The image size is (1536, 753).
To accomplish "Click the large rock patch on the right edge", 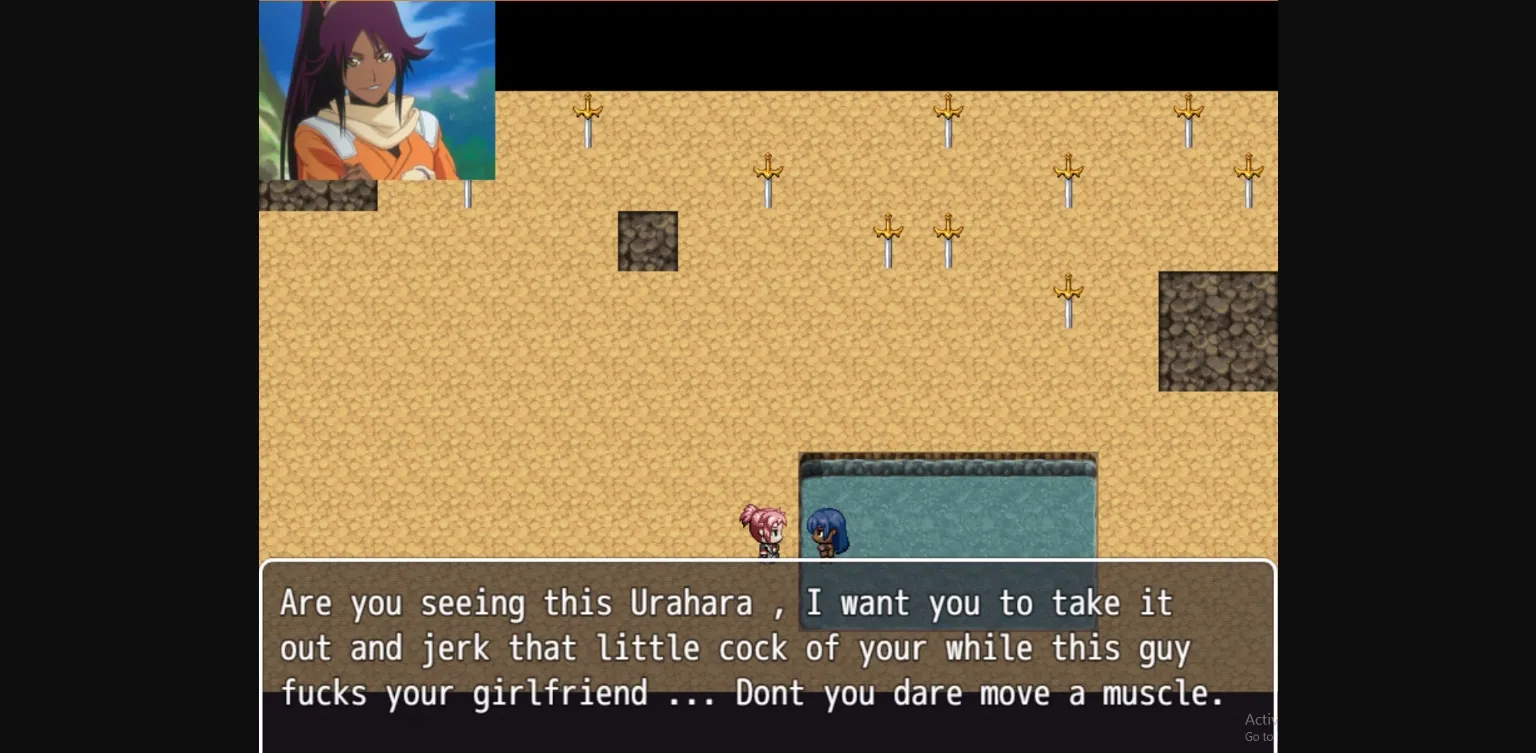I will pyautogui.click(x=1218, y=330).
